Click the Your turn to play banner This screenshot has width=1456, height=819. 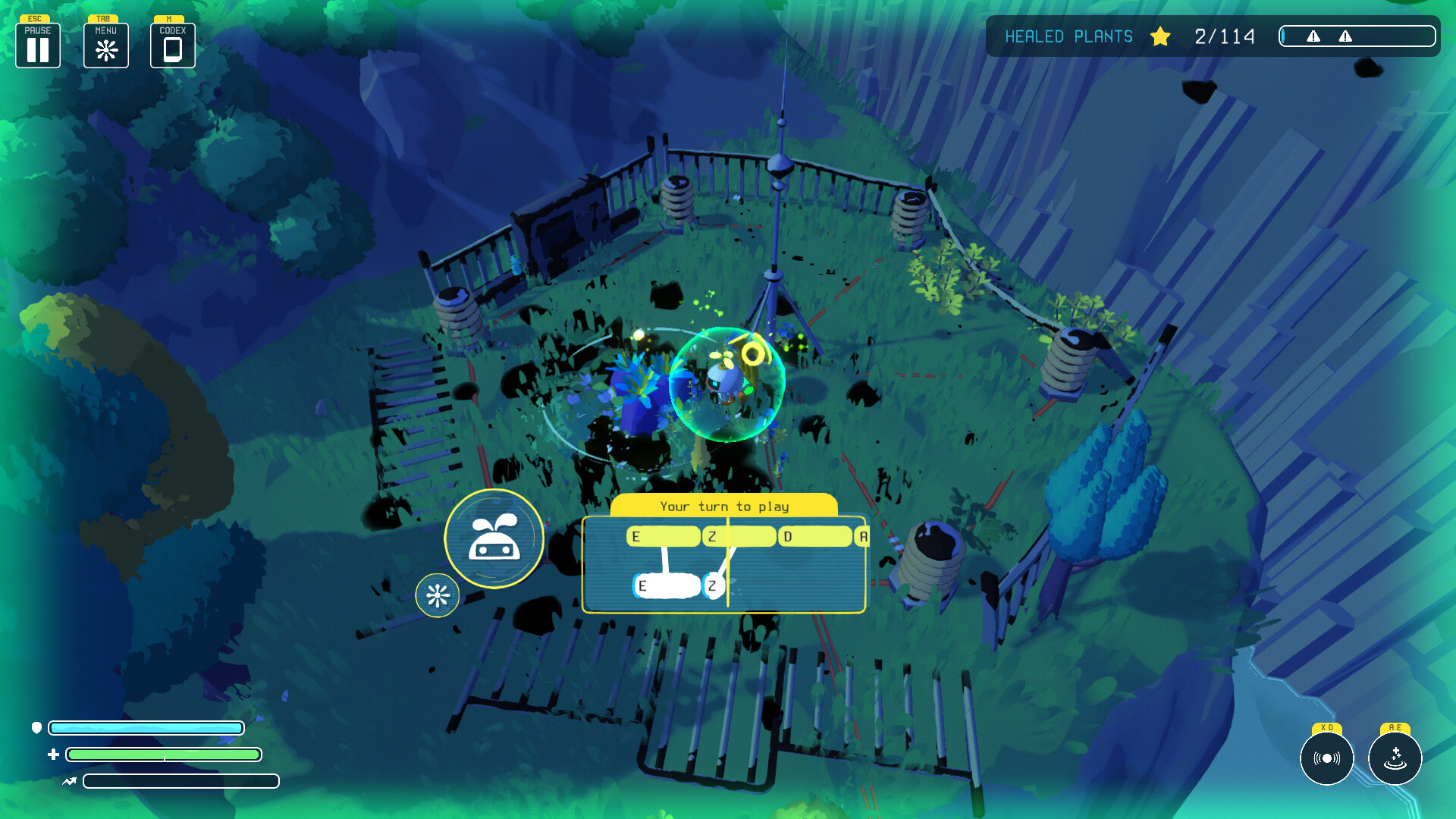coord(725,506)
